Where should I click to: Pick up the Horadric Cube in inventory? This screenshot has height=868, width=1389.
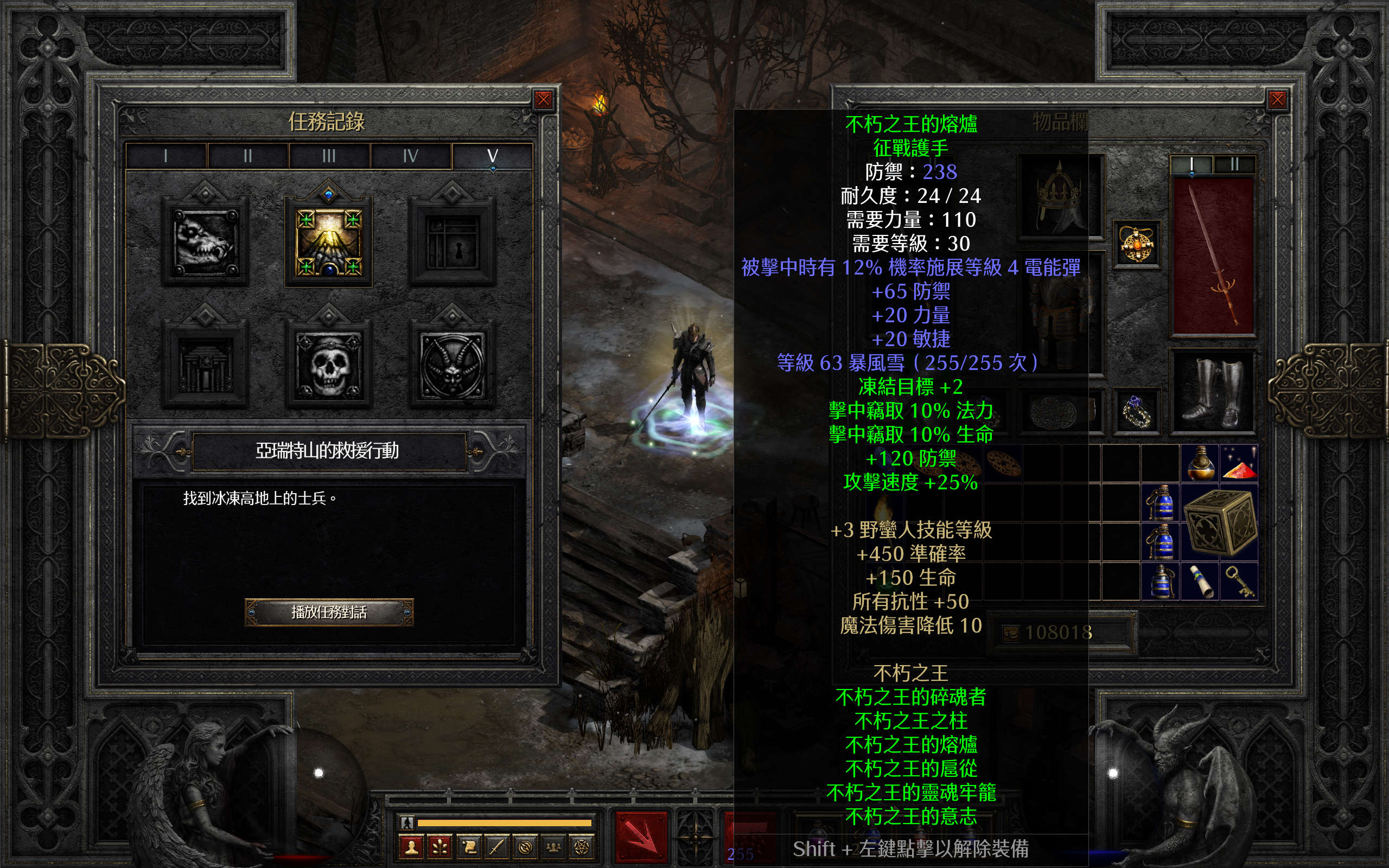pos(1219,522)
